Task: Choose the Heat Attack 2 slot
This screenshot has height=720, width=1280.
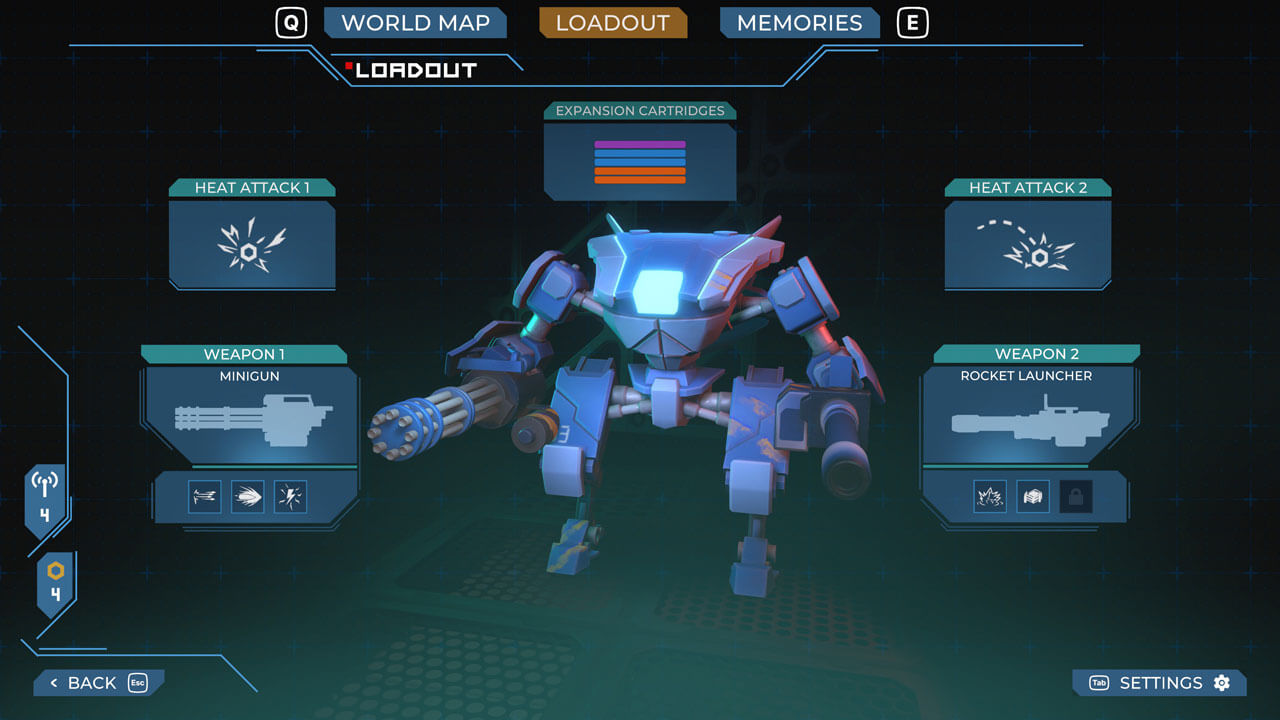Action: (x=1027, y=244)
